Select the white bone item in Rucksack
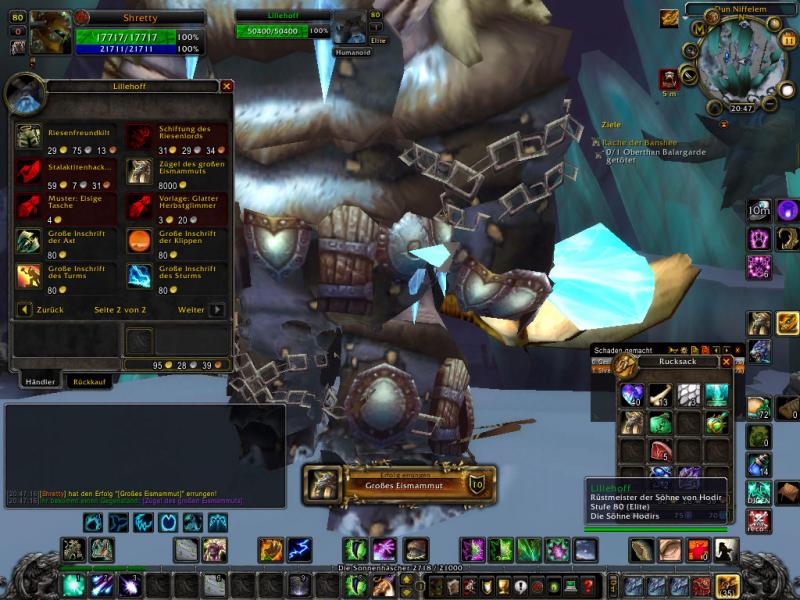Screen dimensions: 800x600 coord(660,394)
